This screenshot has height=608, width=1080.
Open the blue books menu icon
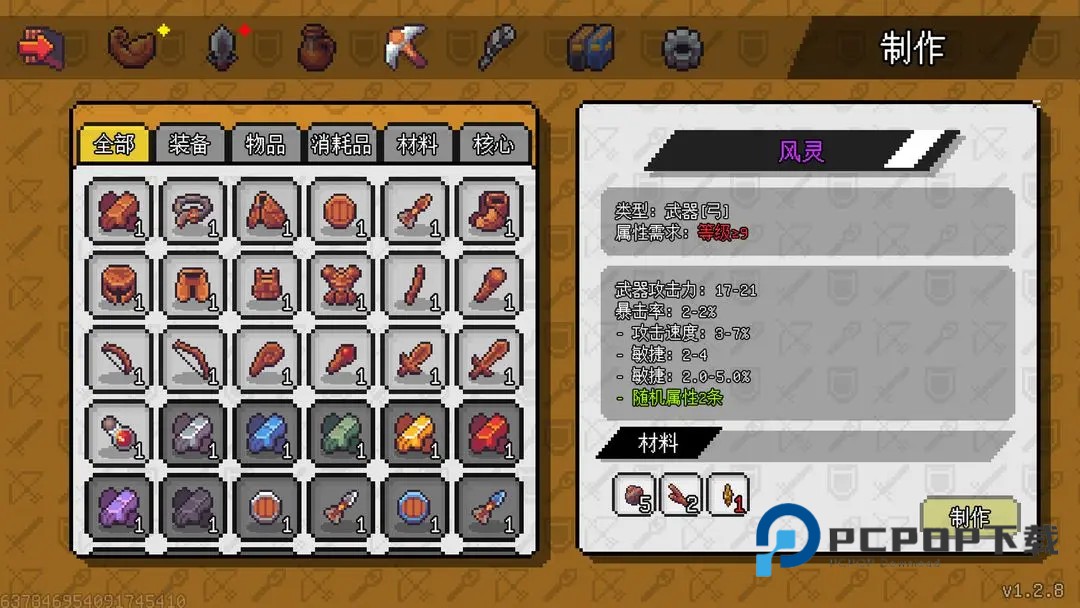click(x=590, y=47)
